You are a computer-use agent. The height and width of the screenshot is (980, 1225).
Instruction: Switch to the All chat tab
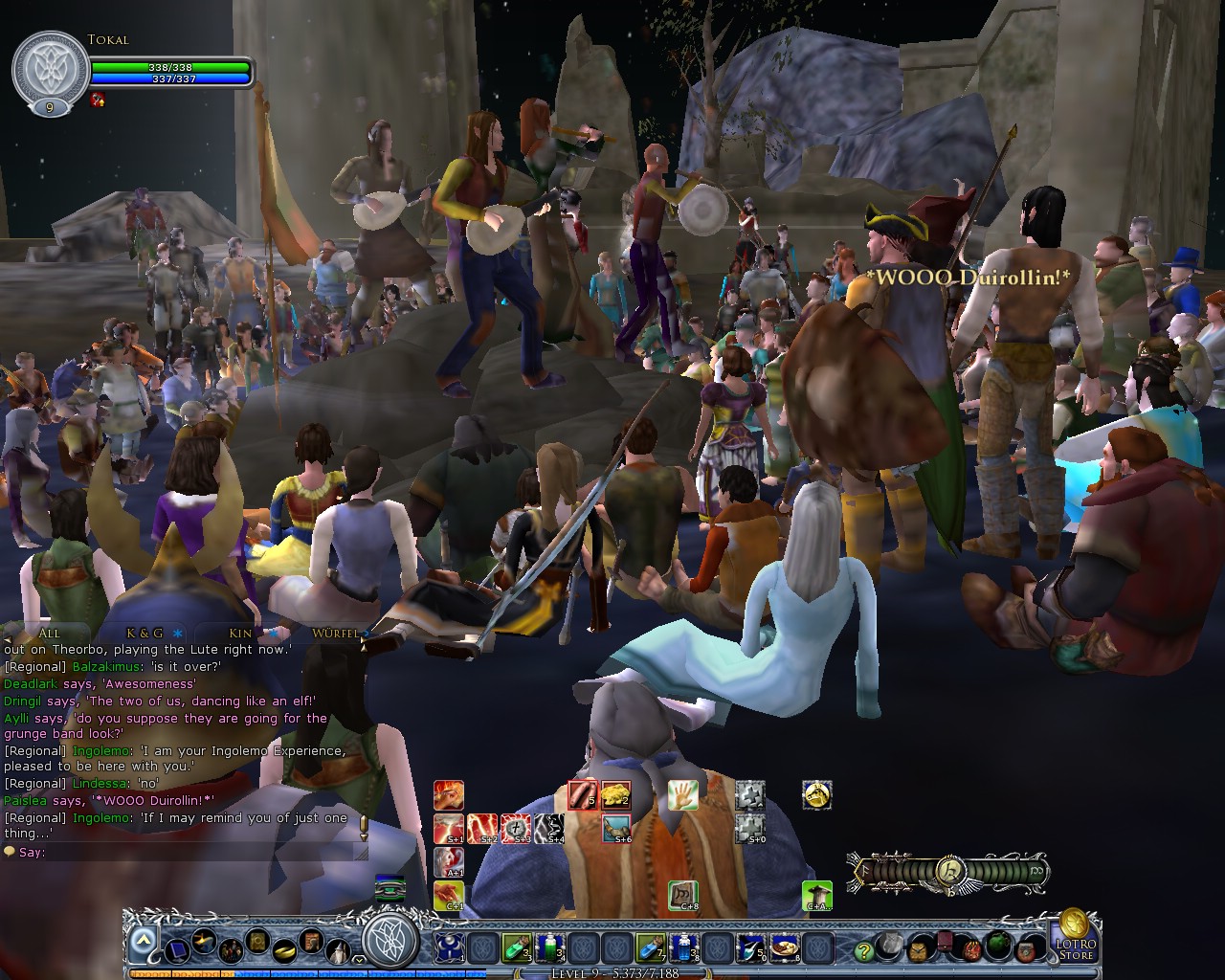[49, 633]
